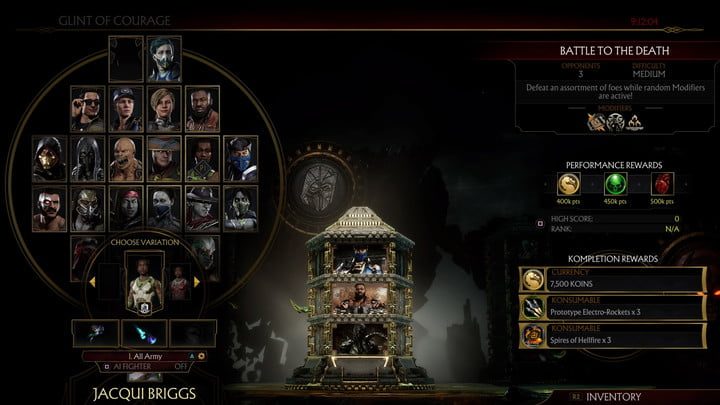Click the previous variation yellow arrow

coord(92,283)
